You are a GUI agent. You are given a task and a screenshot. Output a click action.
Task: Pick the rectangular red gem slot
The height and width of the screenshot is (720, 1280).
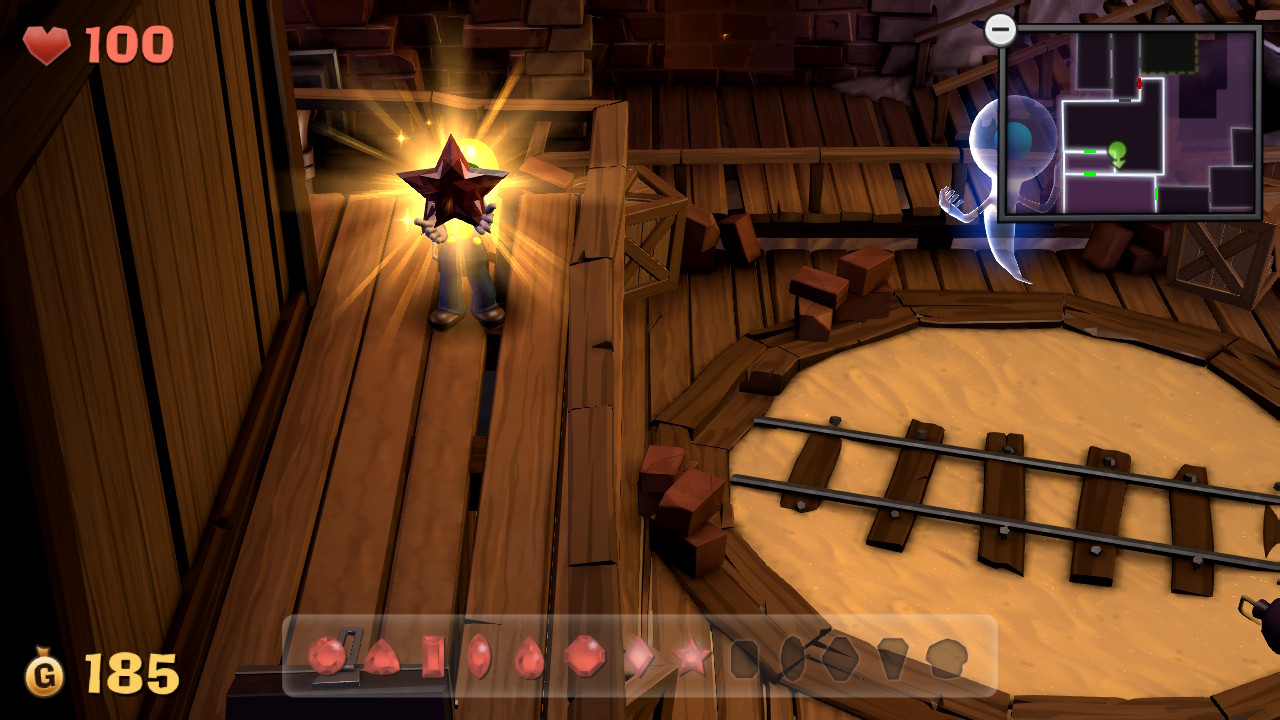tap(433, 657)
